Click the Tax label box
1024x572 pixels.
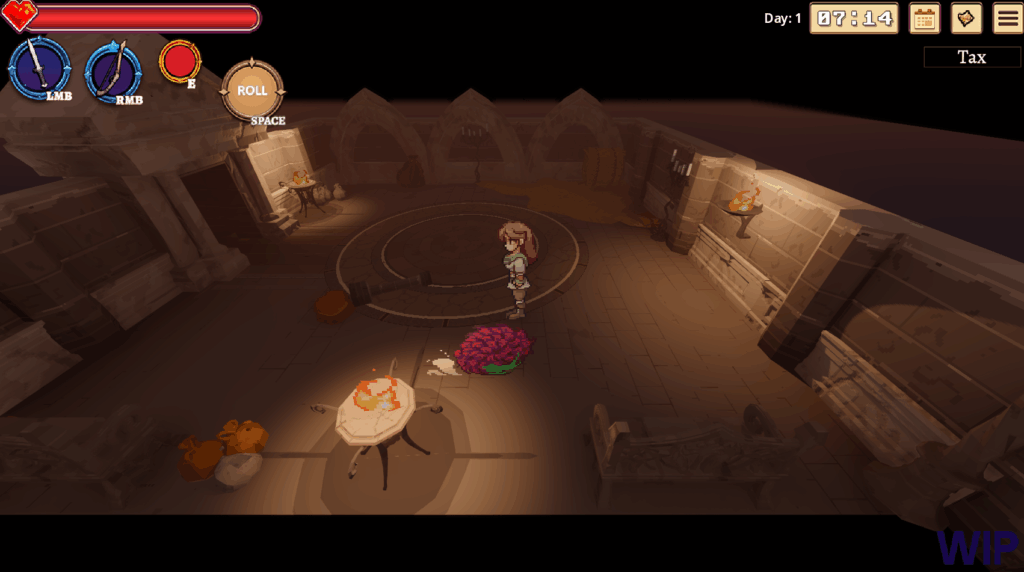pyautogui.click(x=972, y=57)
